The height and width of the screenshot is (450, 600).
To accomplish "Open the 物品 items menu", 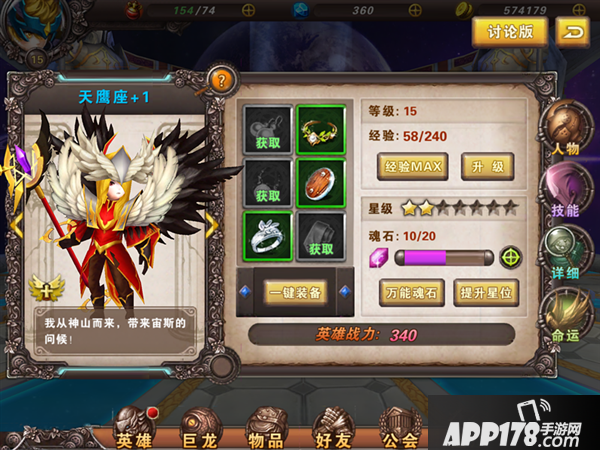I will [265, 427].
